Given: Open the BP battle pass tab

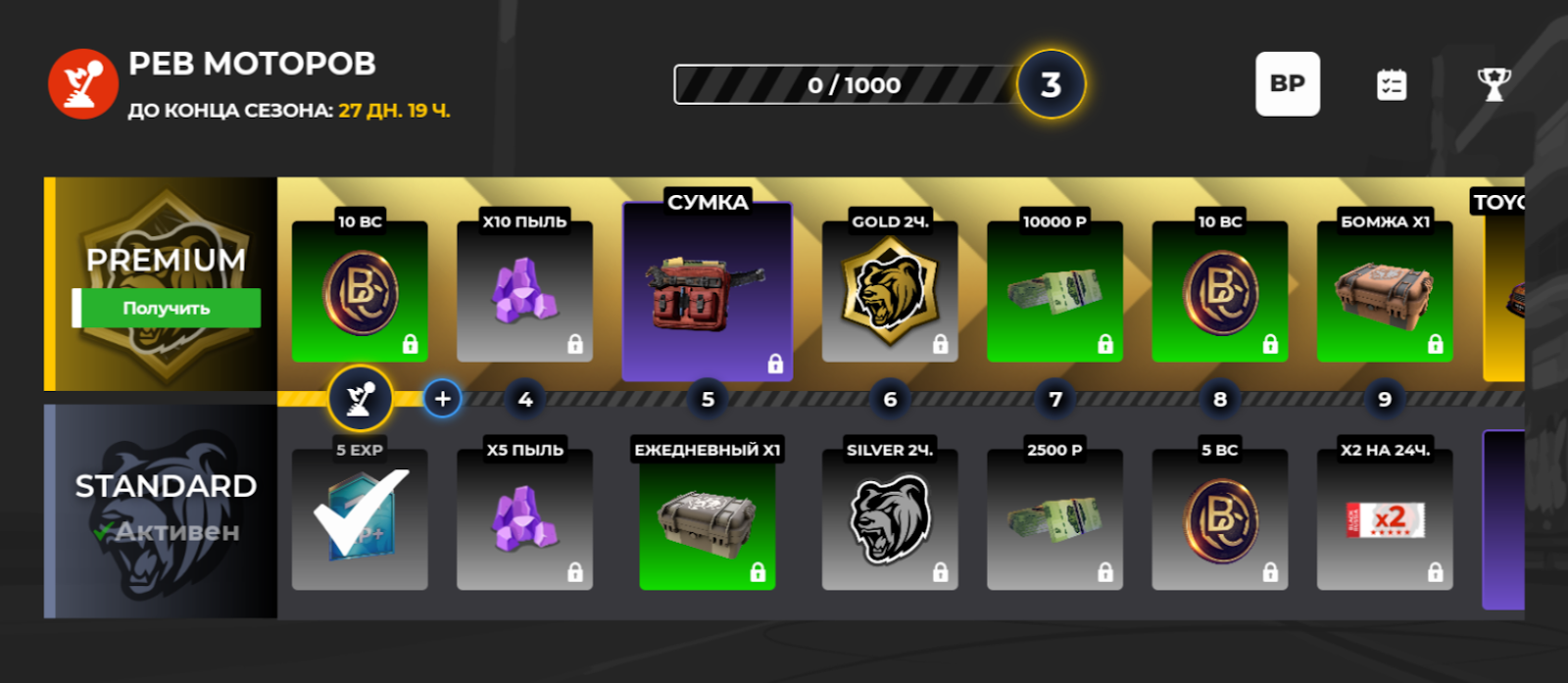Looking at the screenshot, I should 1287,84.
